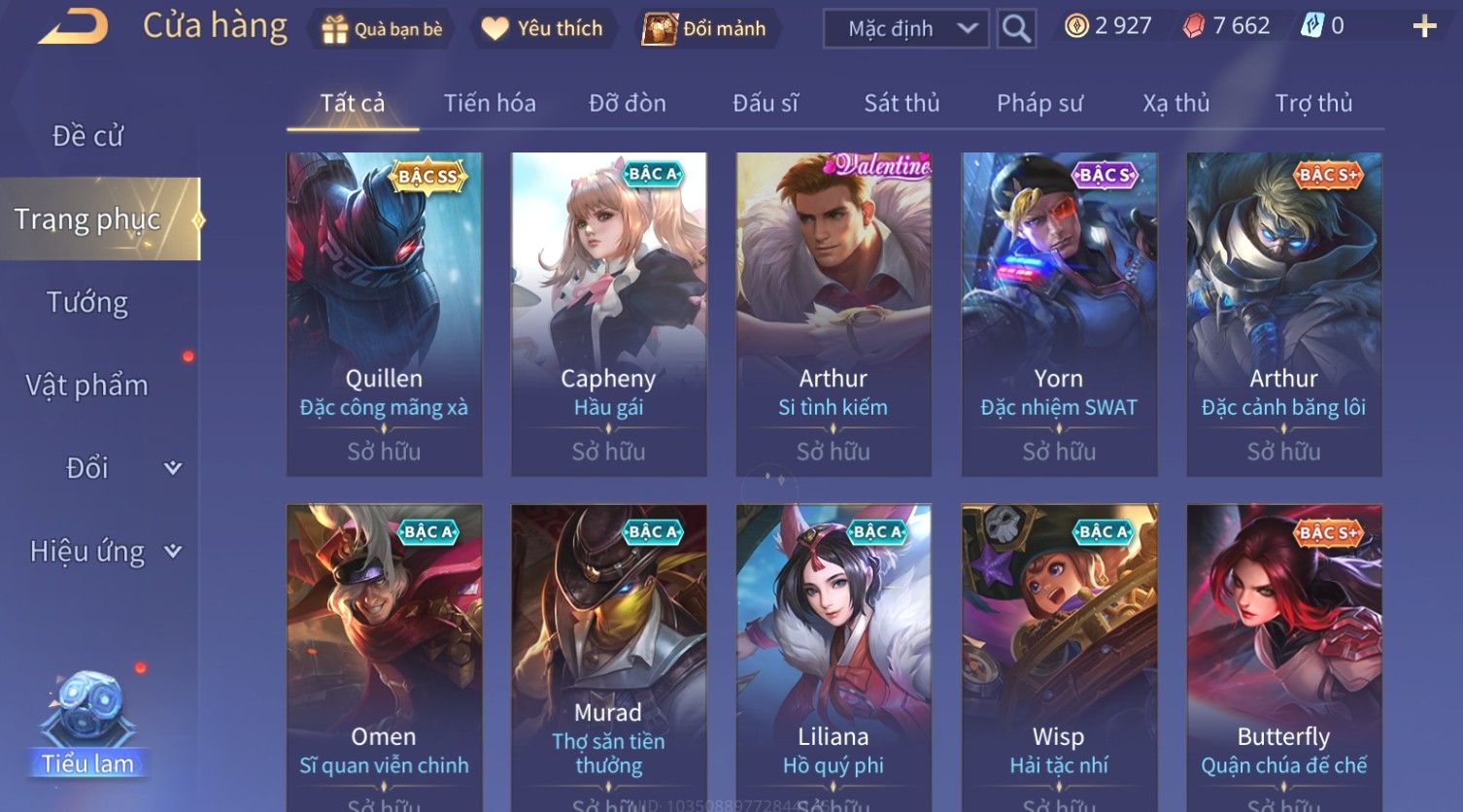Click the magnifying glass search button

coord(1016,29)
